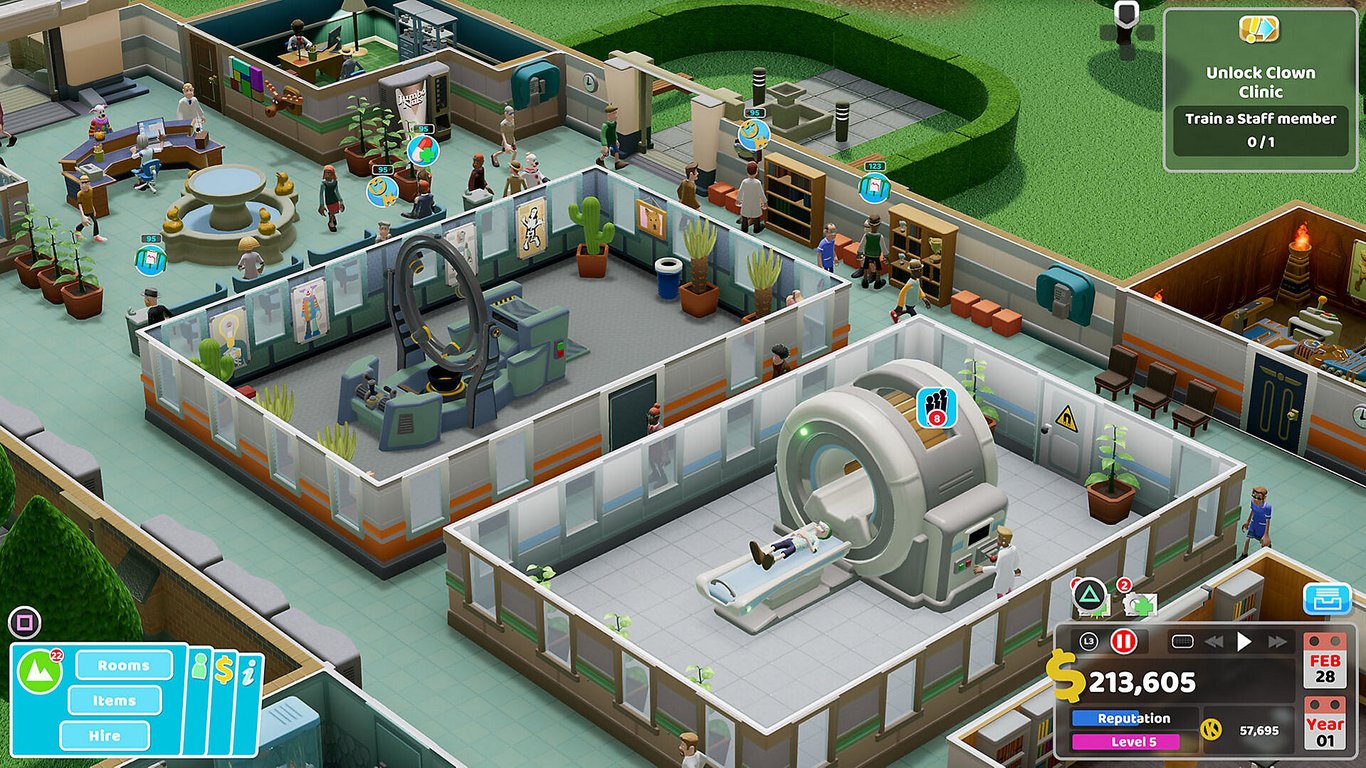
Task: Fast-forward the game speed
Action: tap(1277, 641)
